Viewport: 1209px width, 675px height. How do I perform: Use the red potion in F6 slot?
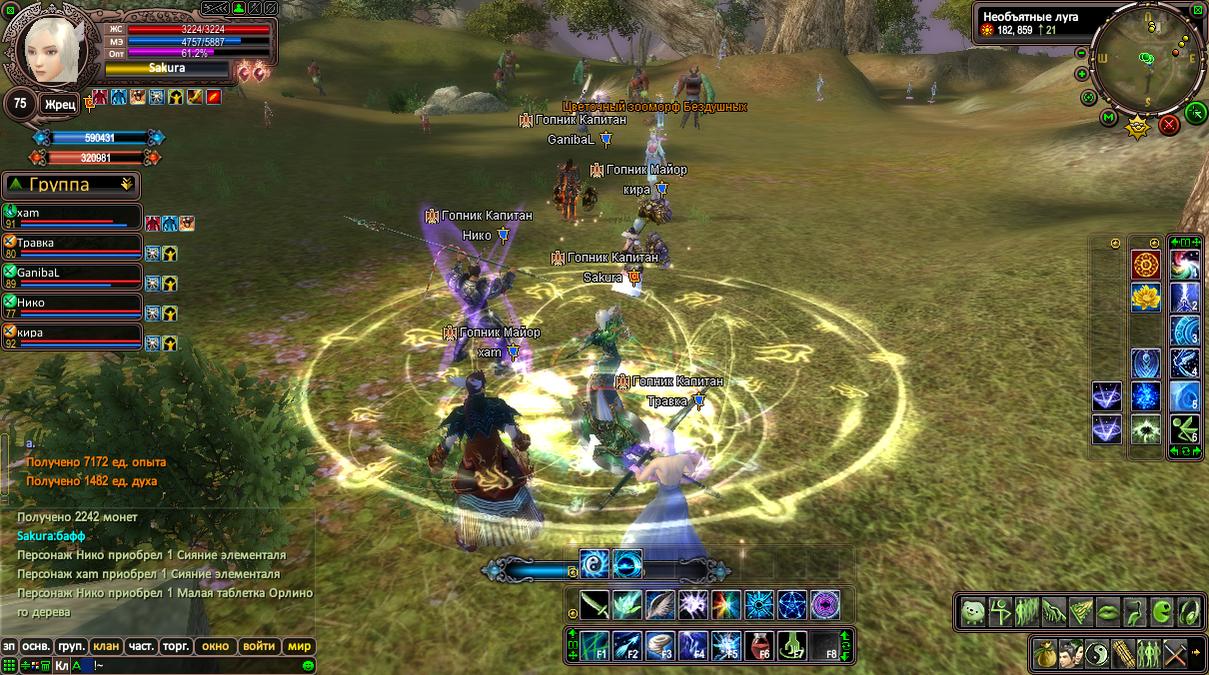762,645
